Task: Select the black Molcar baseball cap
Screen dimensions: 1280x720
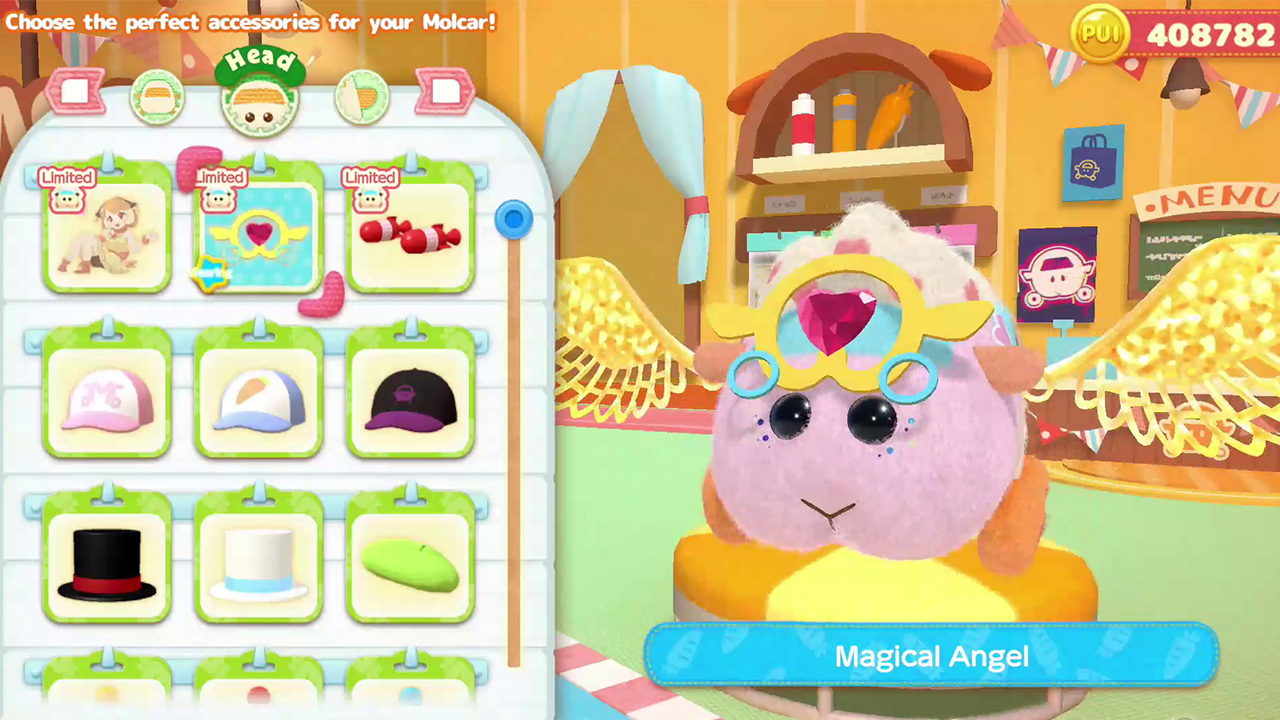Action: pos(410,393)
